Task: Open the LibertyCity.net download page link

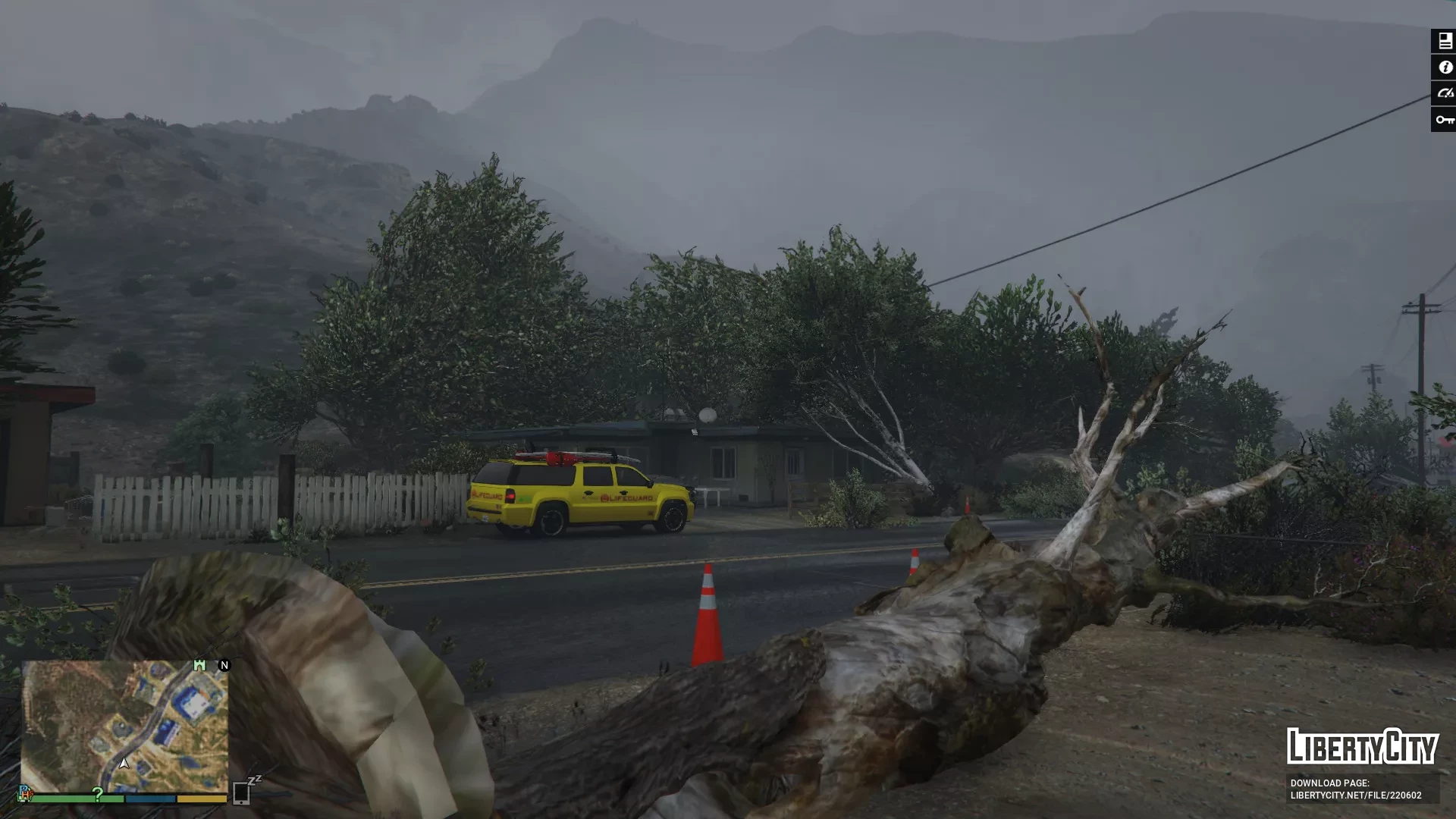Action: pyautogui.click(x=1356, y=789)
